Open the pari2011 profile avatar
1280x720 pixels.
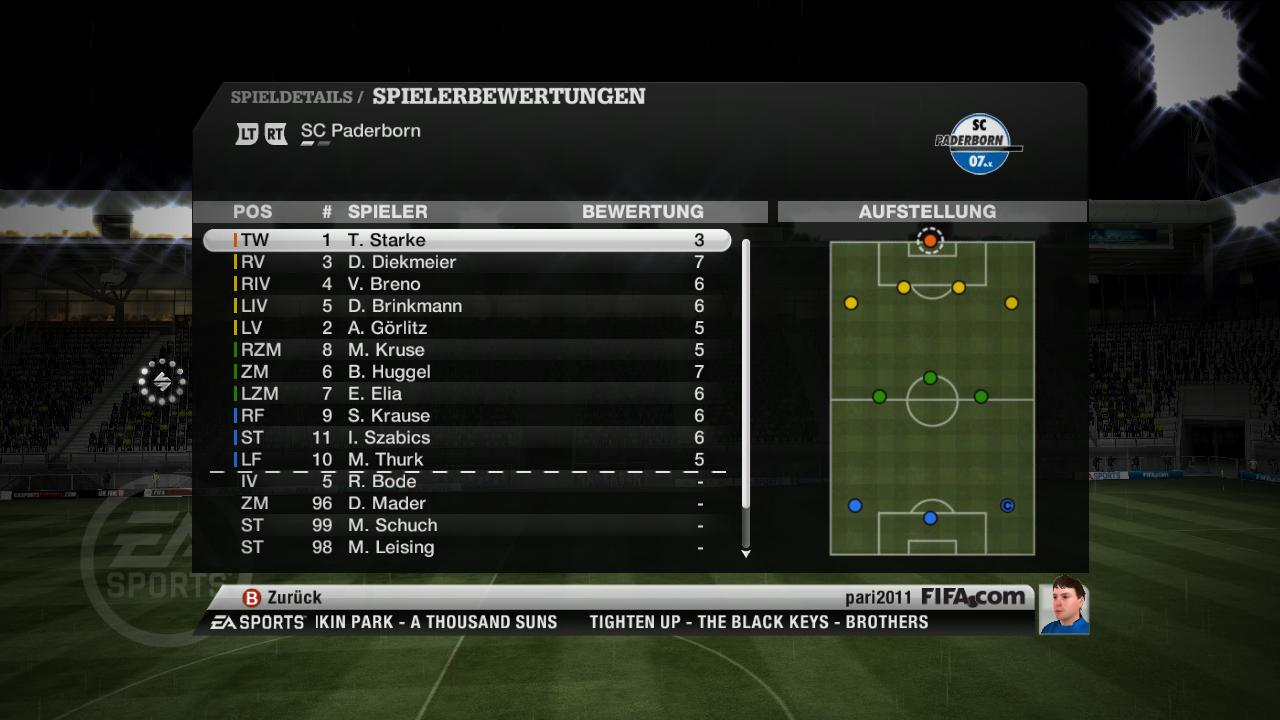pos(1063,606)
